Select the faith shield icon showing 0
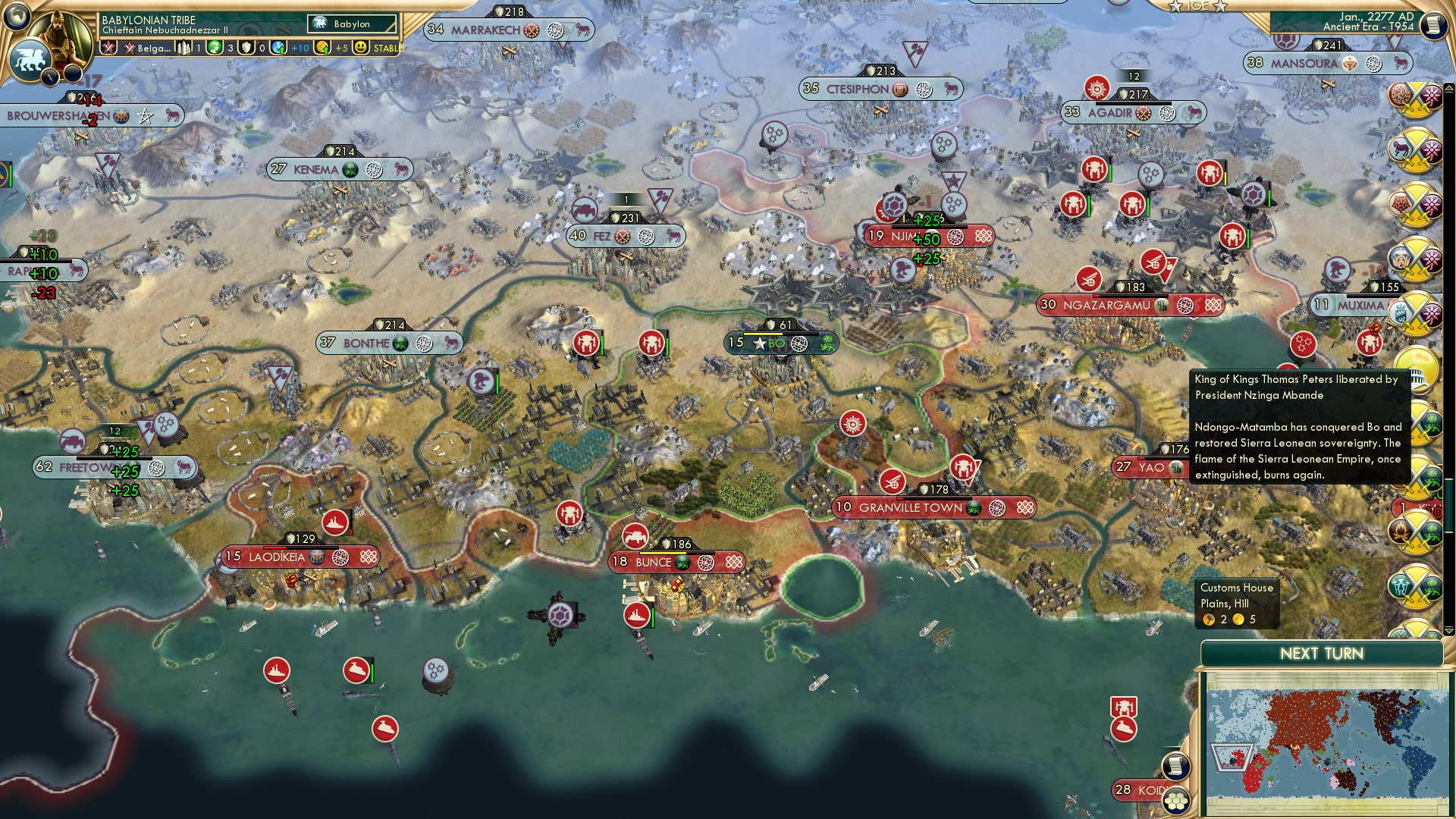1456x819 pixels. 247,48
